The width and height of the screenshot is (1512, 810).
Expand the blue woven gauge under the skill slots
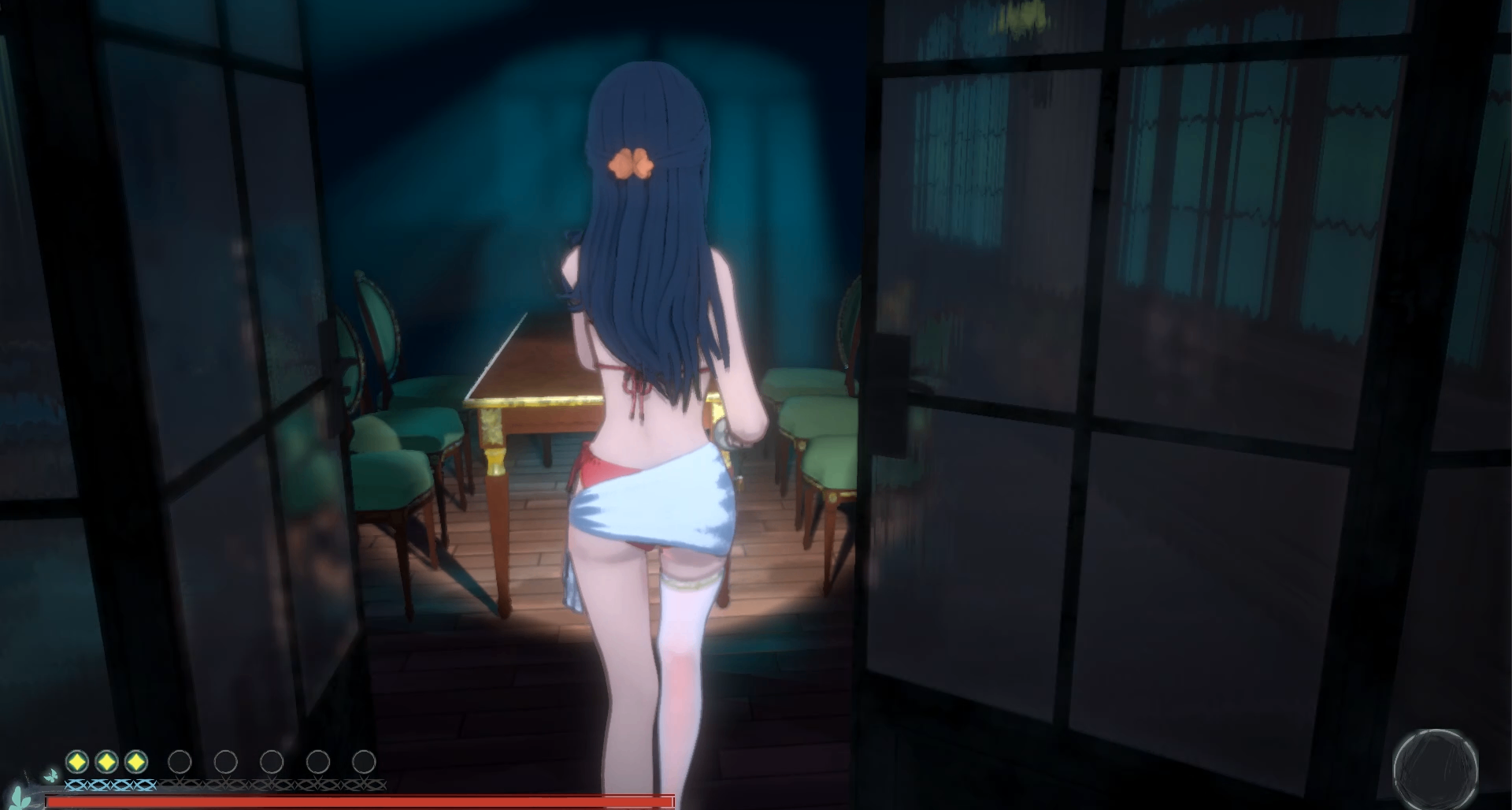click(110, 786)
